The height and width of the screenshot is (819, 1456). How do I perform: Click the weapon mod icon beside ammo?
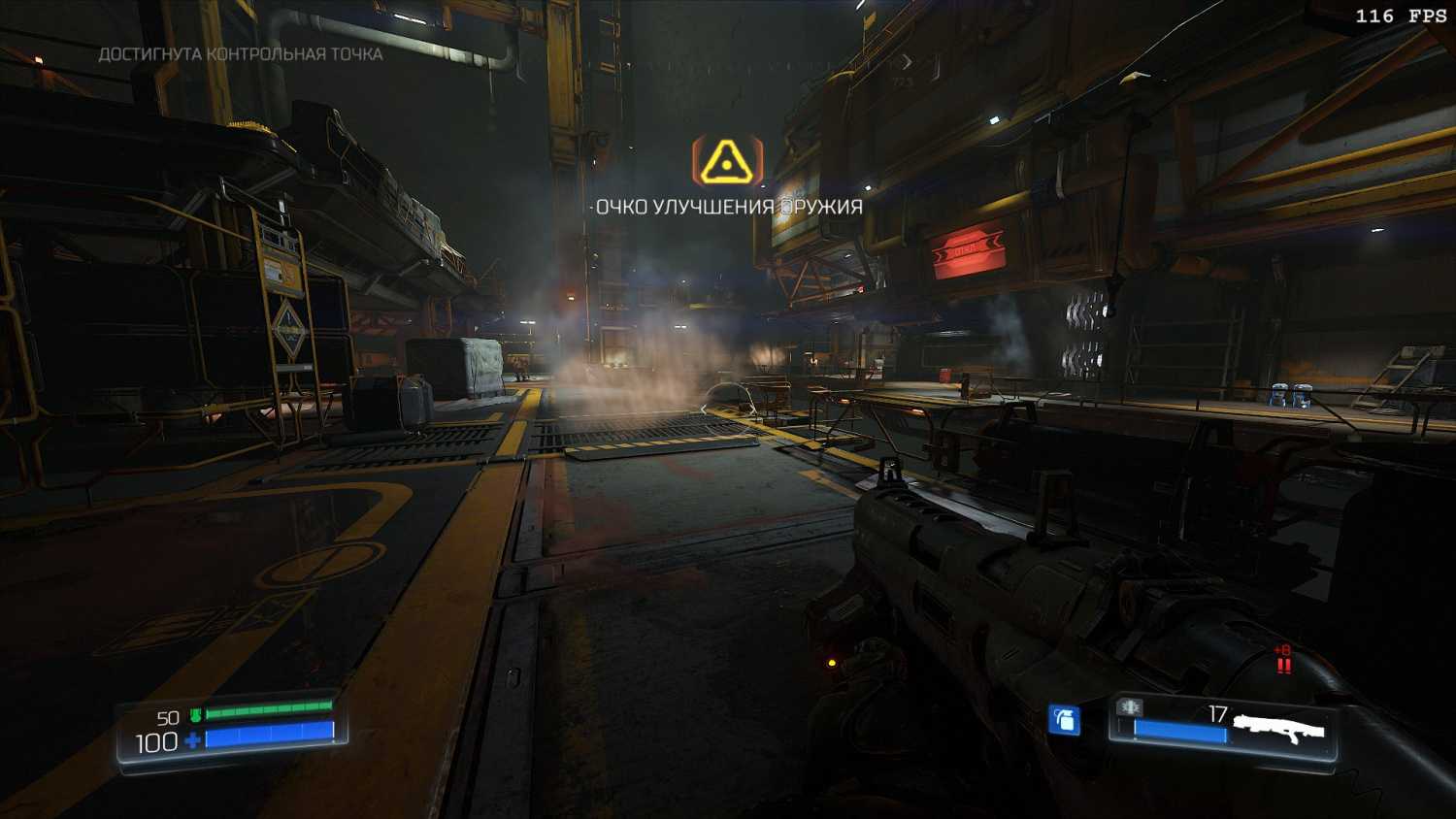pos(1130,707)
